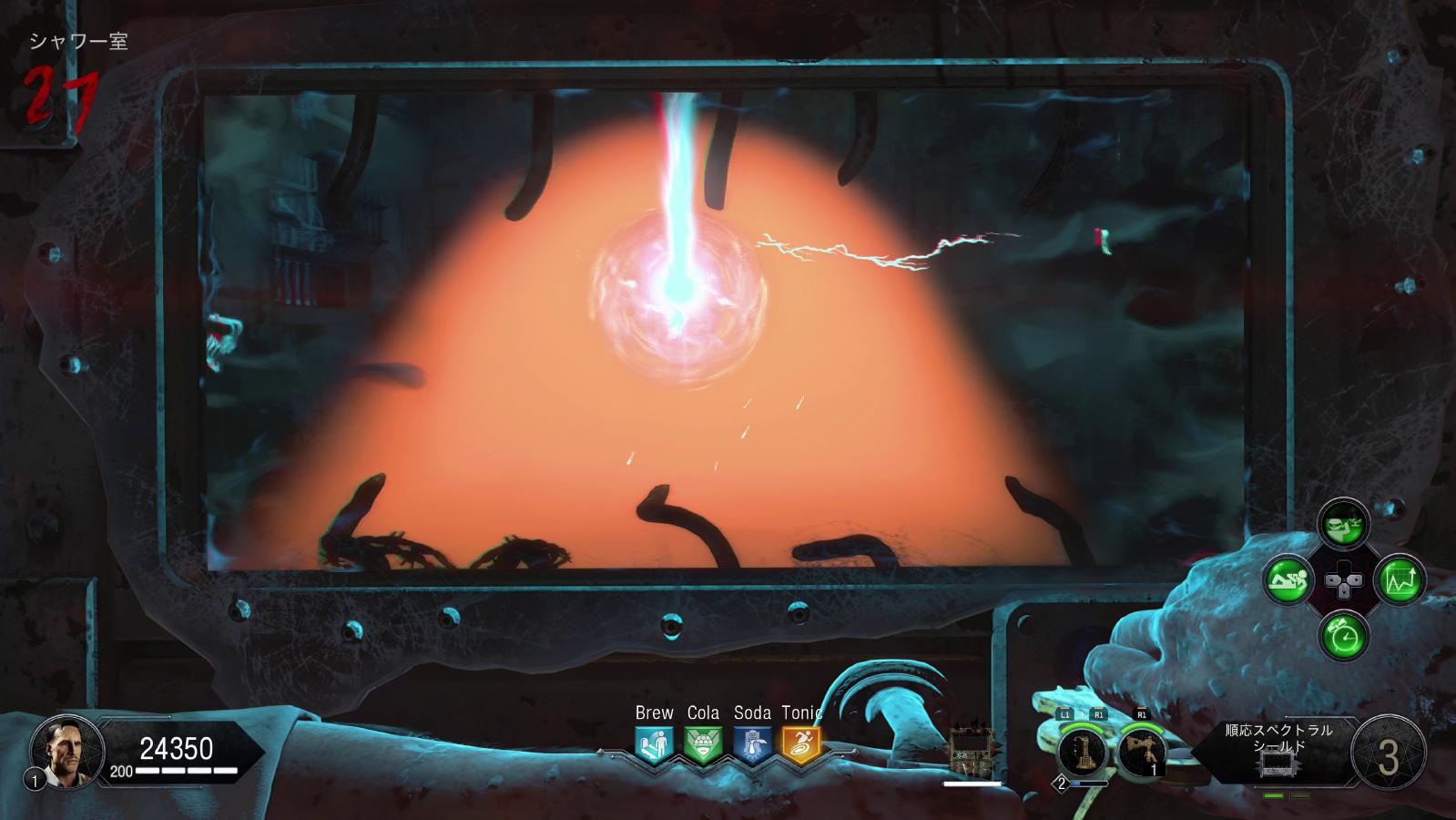1456x820 pixels.
Task: Use the special weapon icon marked level 2
Action: coord(1082,753)
